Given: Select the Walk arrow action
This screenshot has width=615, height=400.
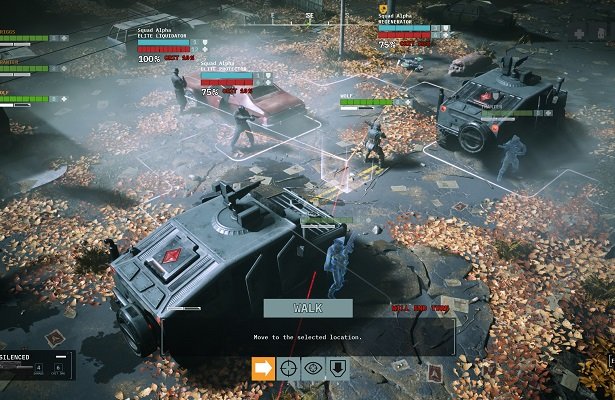Looking at the screenshot, I should coord(262,368).
